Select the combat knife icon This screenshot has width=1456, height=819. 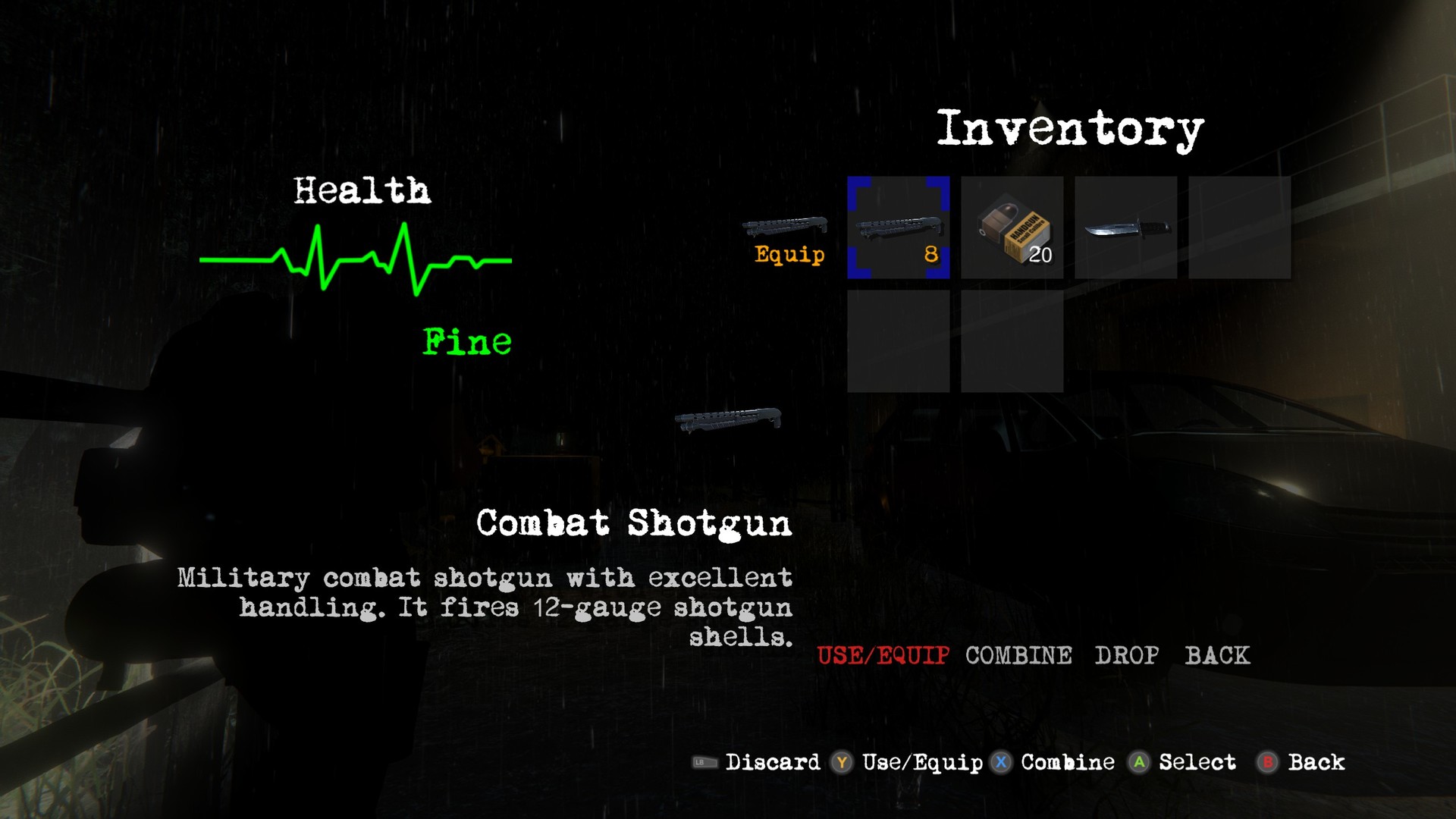pyautogui.click(x=1125, y=227)
